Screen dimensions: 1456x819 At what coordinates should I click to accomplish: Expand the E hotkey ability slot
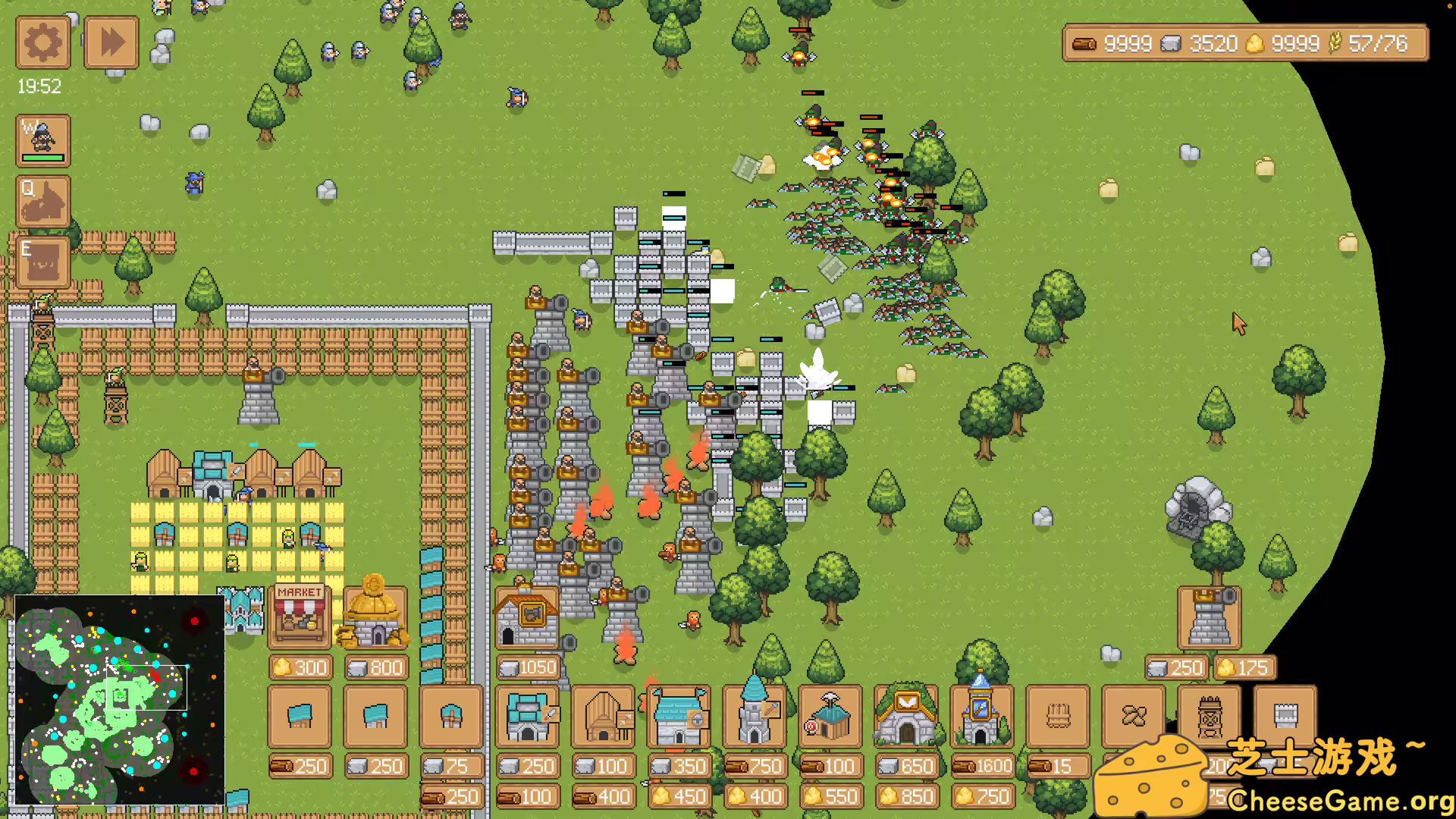pyautogui.click(x=42, y=262)
